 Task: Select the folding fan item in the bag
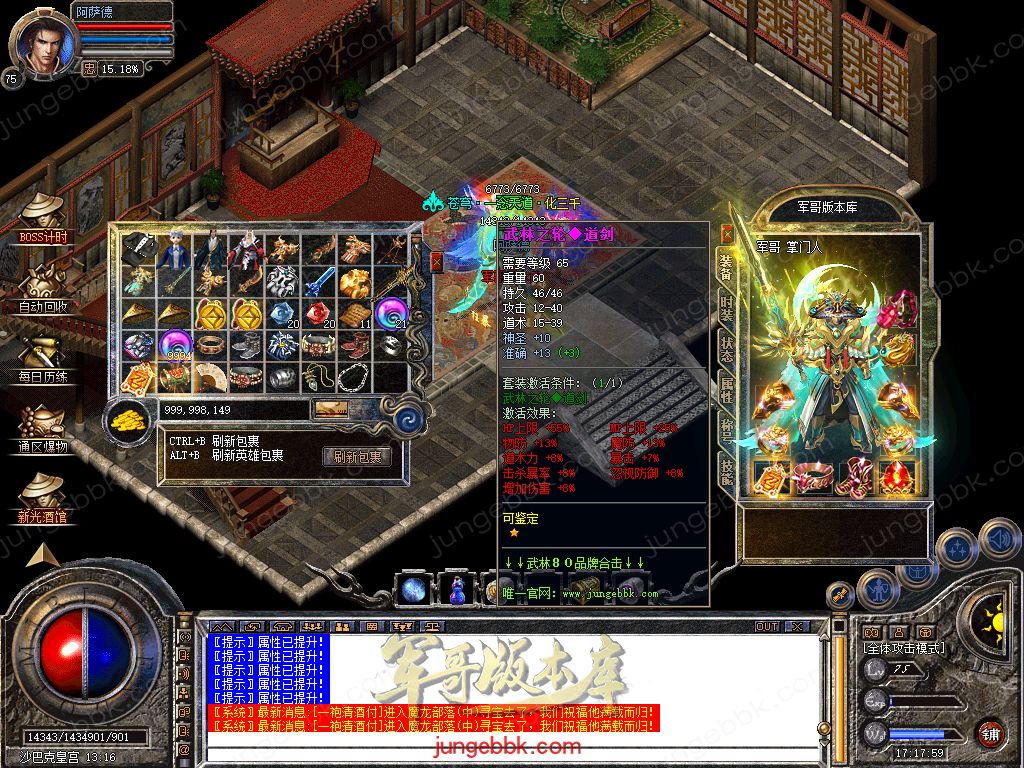click(x=211, y=378)
